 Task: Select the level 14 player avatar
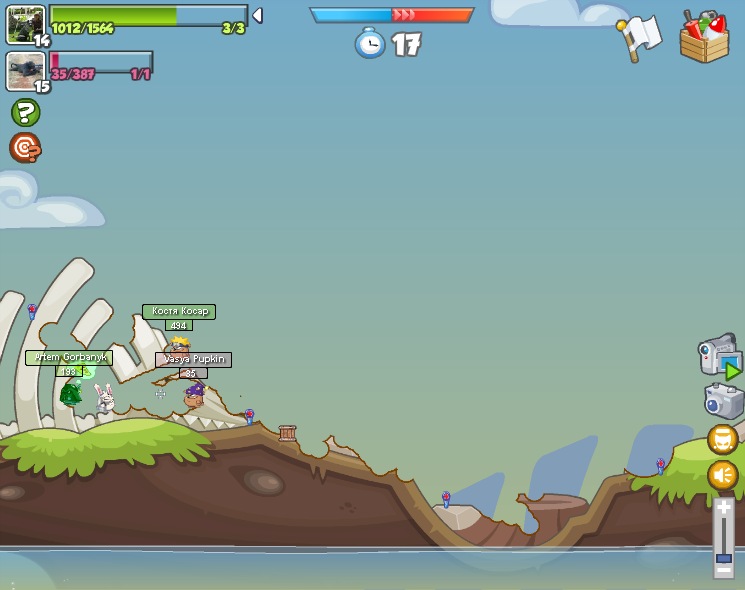pyautogui.click(x=24, y=24)
